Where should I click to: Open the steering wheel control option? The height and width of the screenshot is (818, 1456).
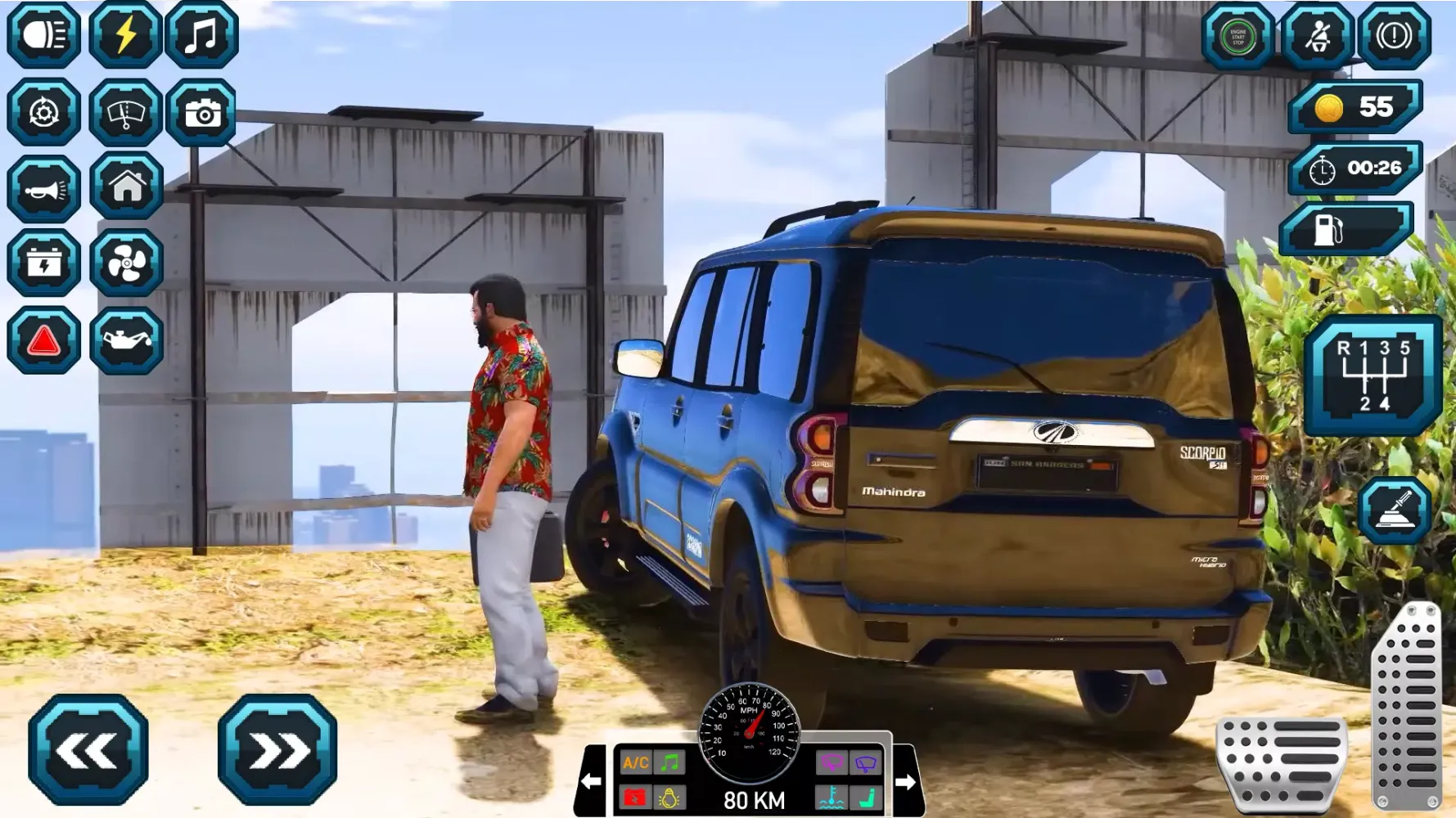(x=44, y=112)
